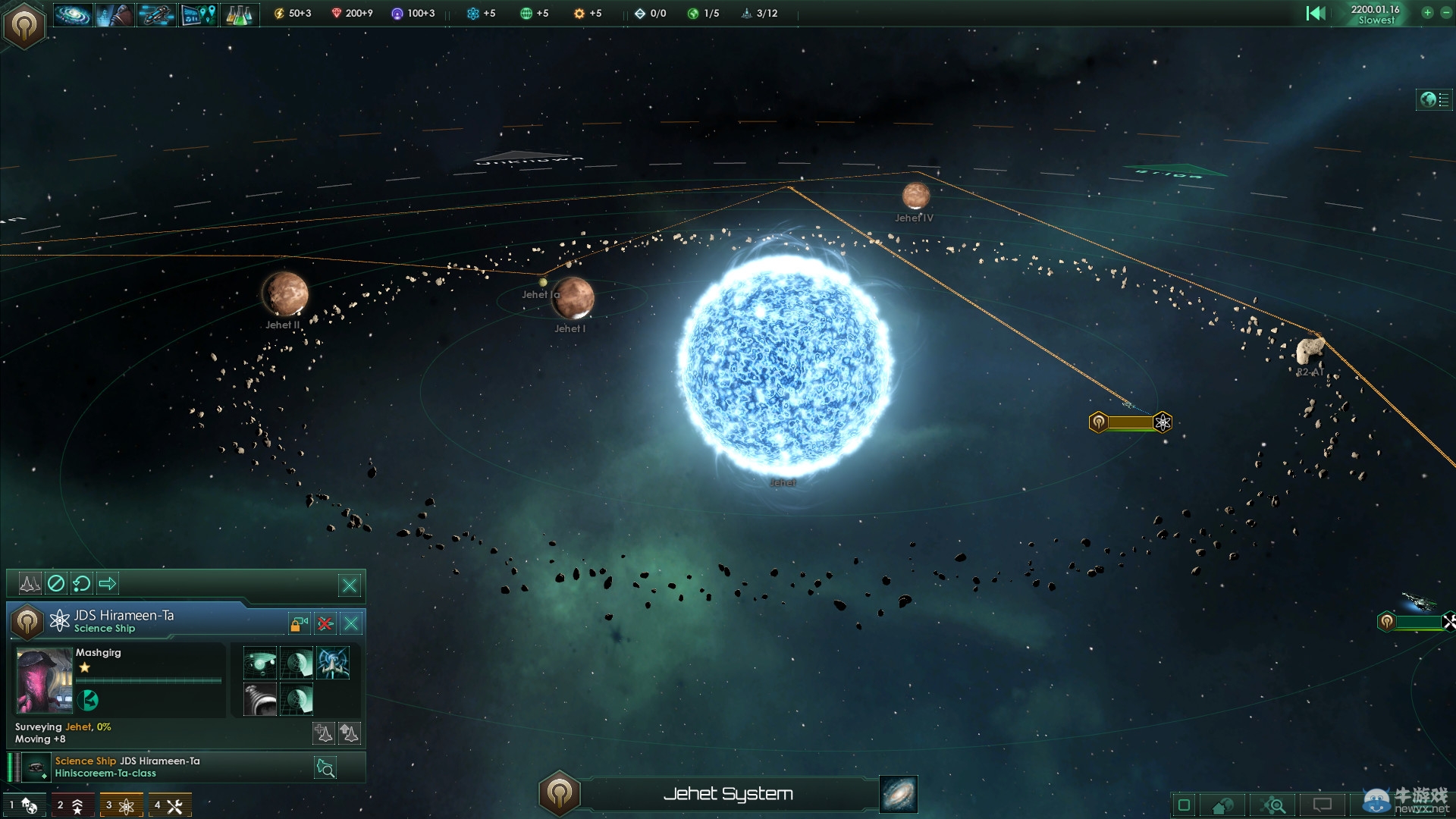
Task: Switch to galaxy map view icon
Action: click(899, 794)
